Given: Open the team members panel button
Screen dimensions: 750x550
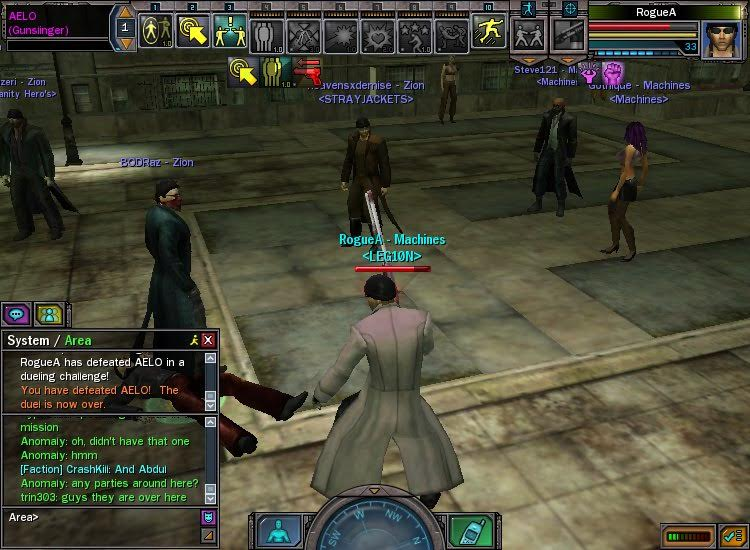Looking at the screenshot, I should 48,314.
